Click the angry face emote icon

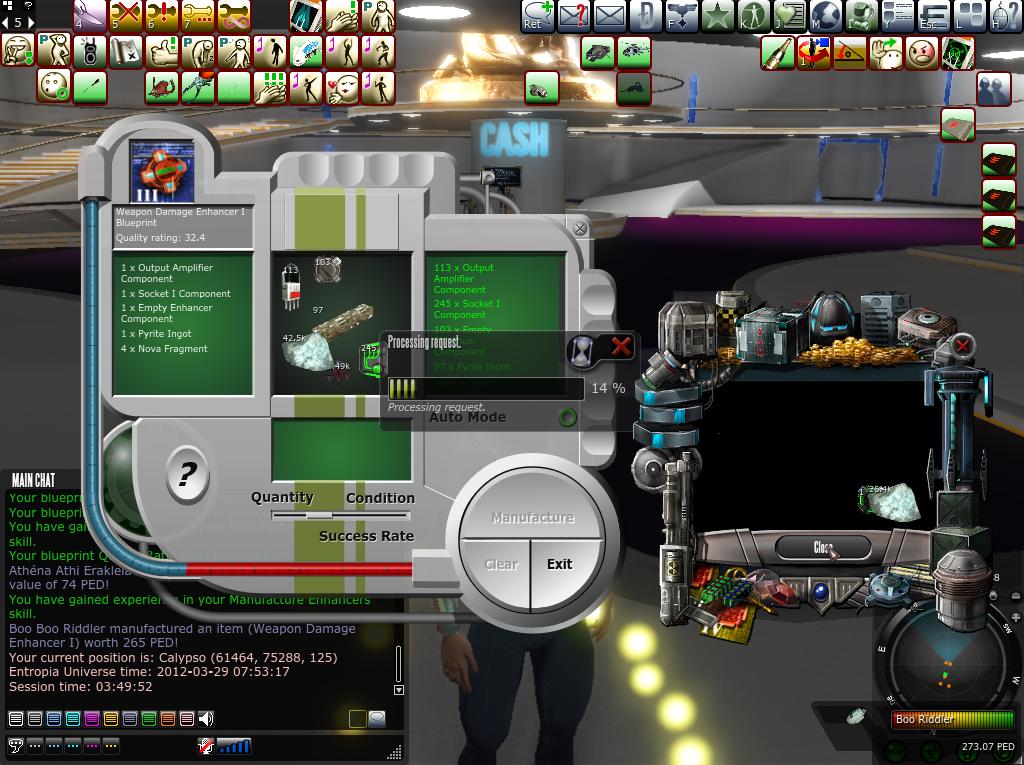(922, 53)
